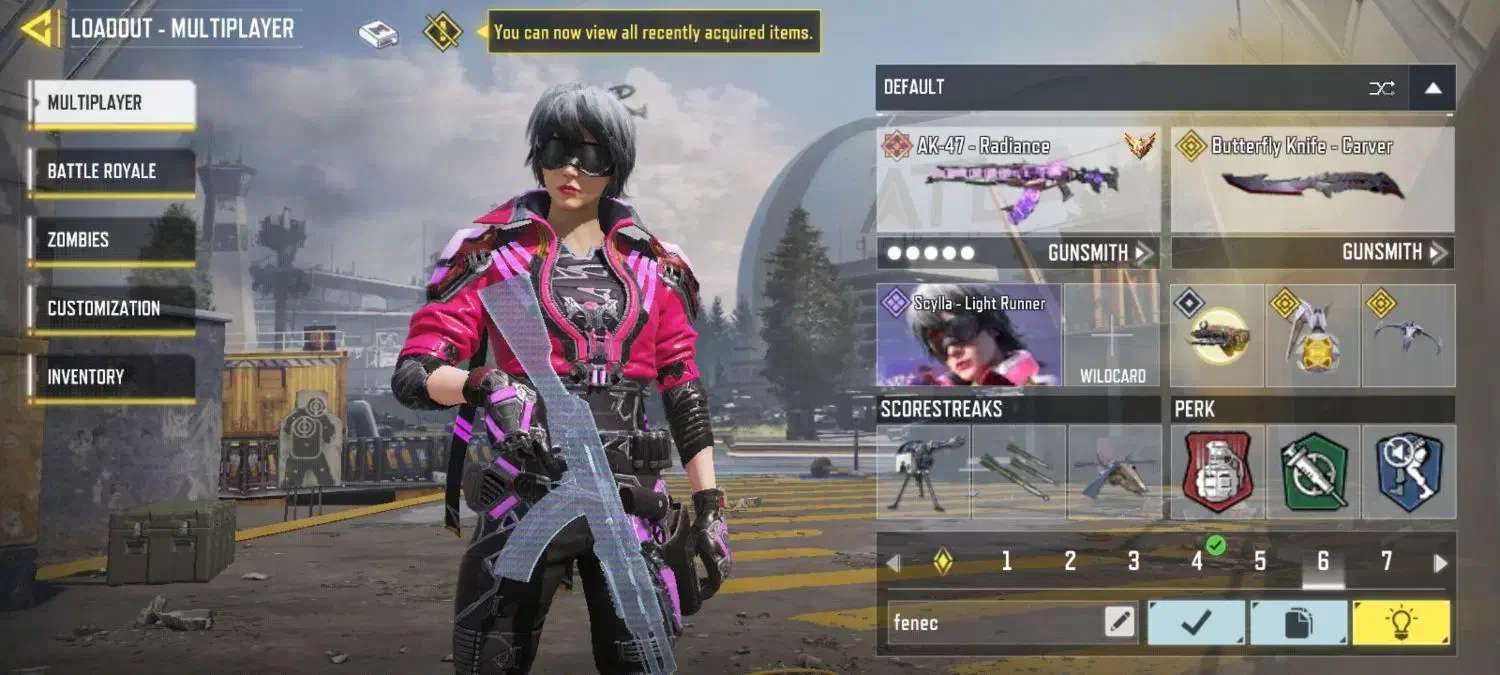Open the blue footstep perk slot

[1408, 472]
